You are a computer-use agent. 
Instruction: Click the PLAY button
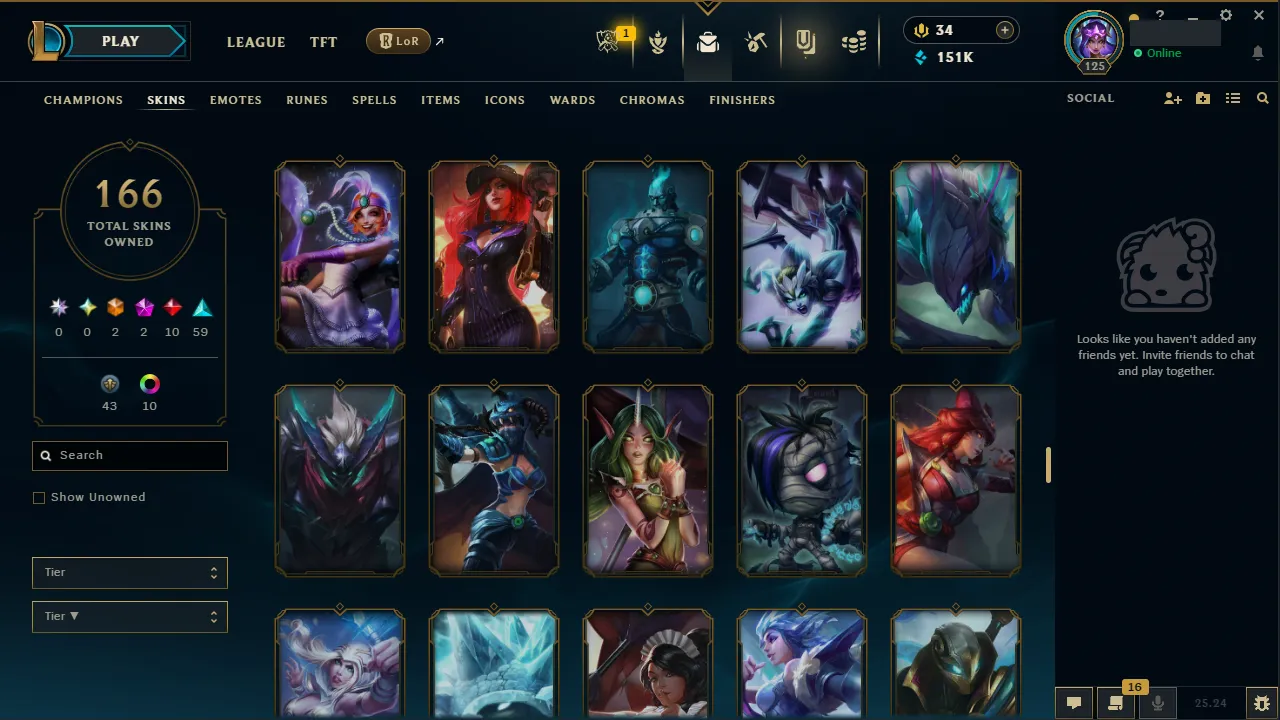(x=120, y=41)
